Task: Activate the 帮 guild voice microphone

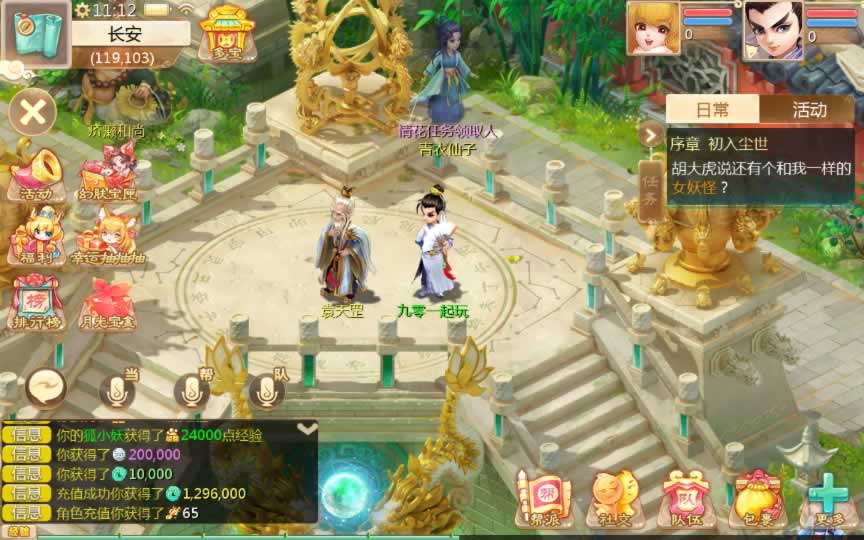Action: click(192, 391)
